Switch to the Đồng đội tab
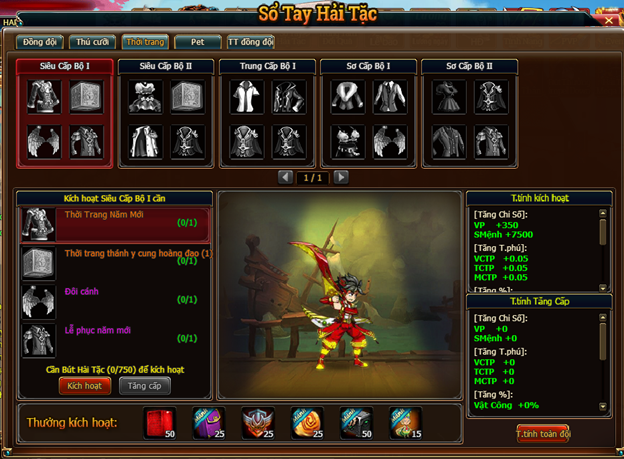The image size is (624, 459). click(40, 42)
